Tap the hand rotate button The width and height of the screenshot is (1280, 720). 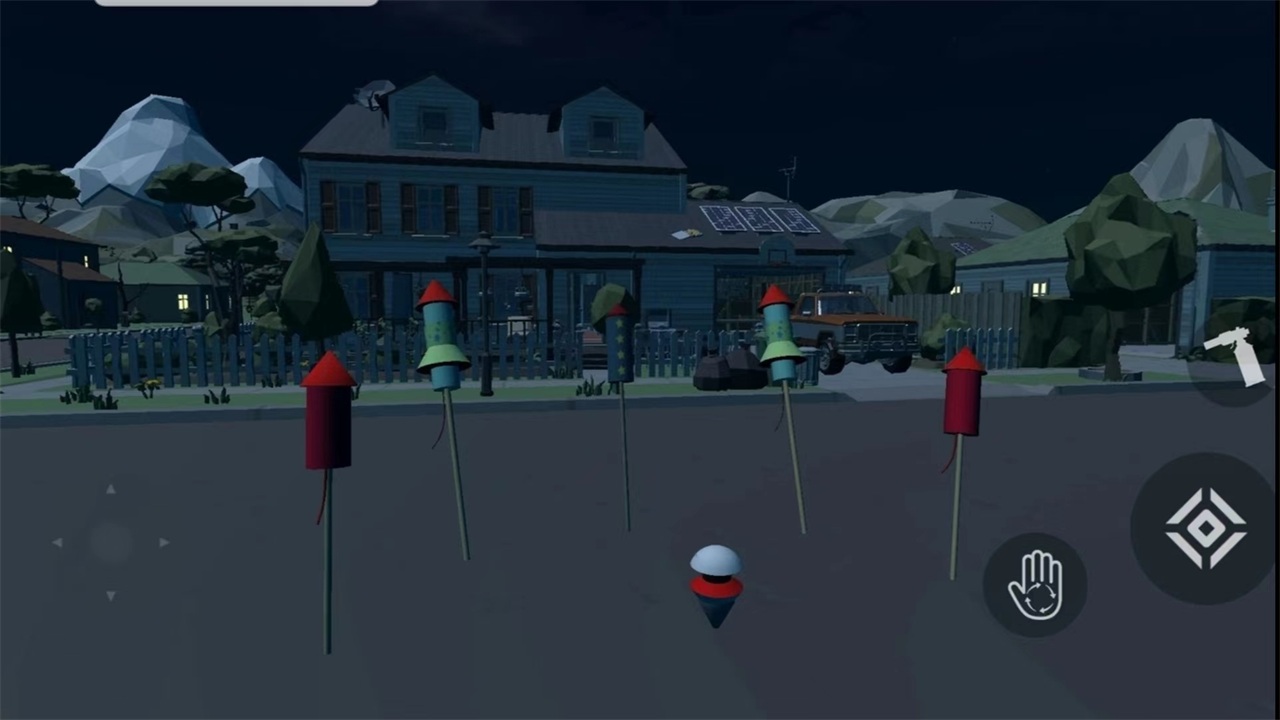click(x=1034, y=585)
